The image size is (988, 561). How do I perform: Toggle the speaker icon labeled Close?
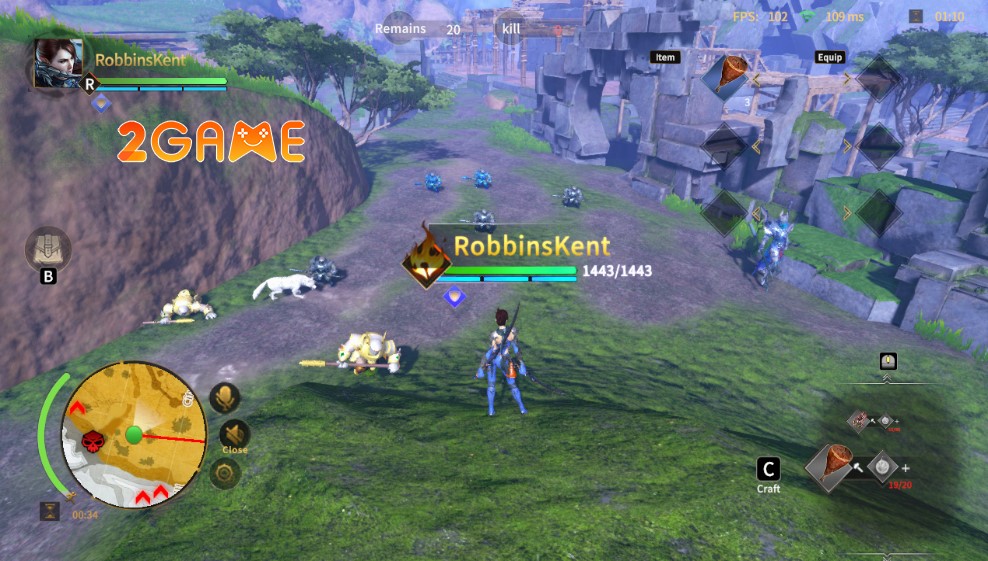click(x=234, y=433)
